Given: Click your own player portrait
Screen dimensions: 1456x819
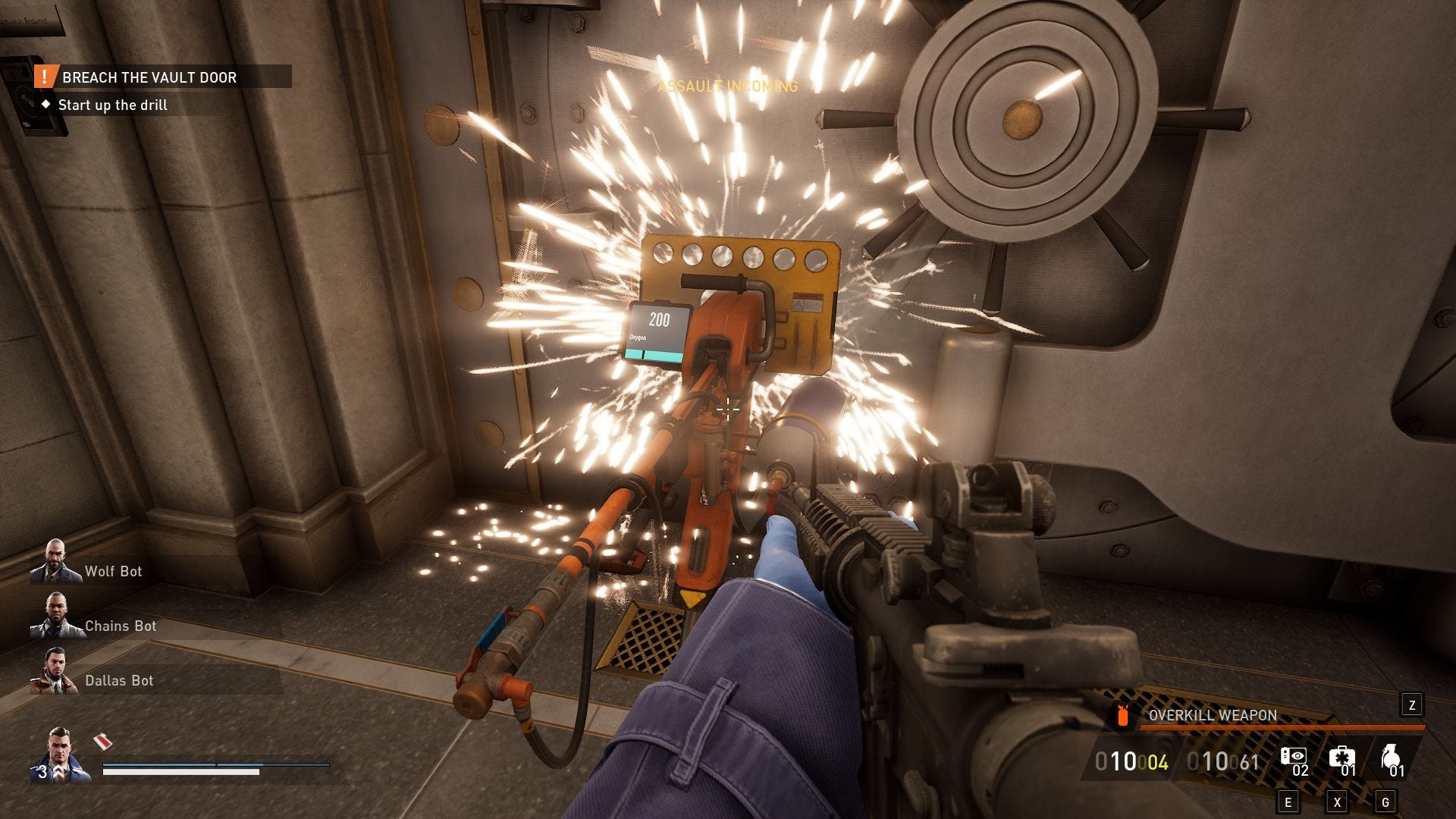Looking at the screenshot, I should click(x=59, y=755).
